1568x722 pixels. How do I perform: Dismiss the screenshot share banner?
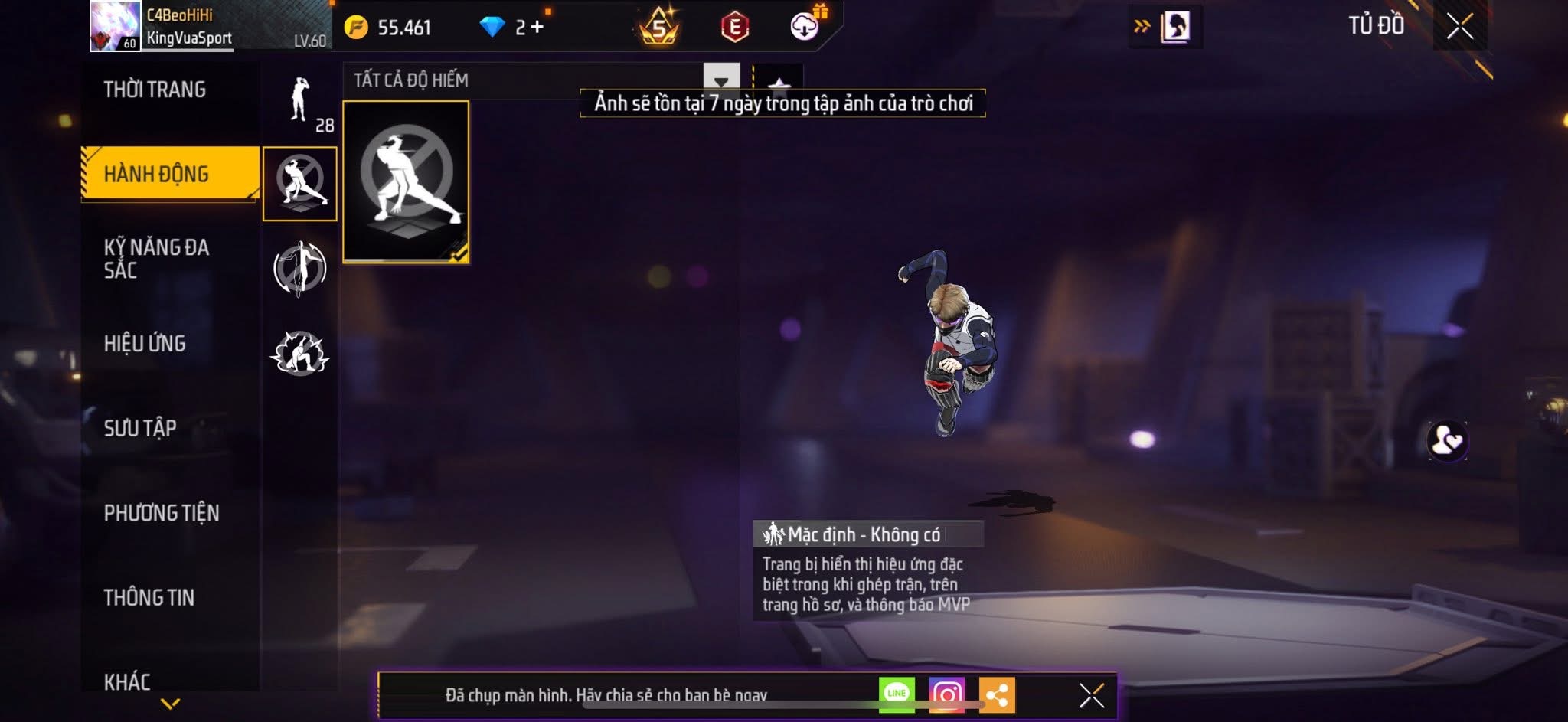[1091, 695]
